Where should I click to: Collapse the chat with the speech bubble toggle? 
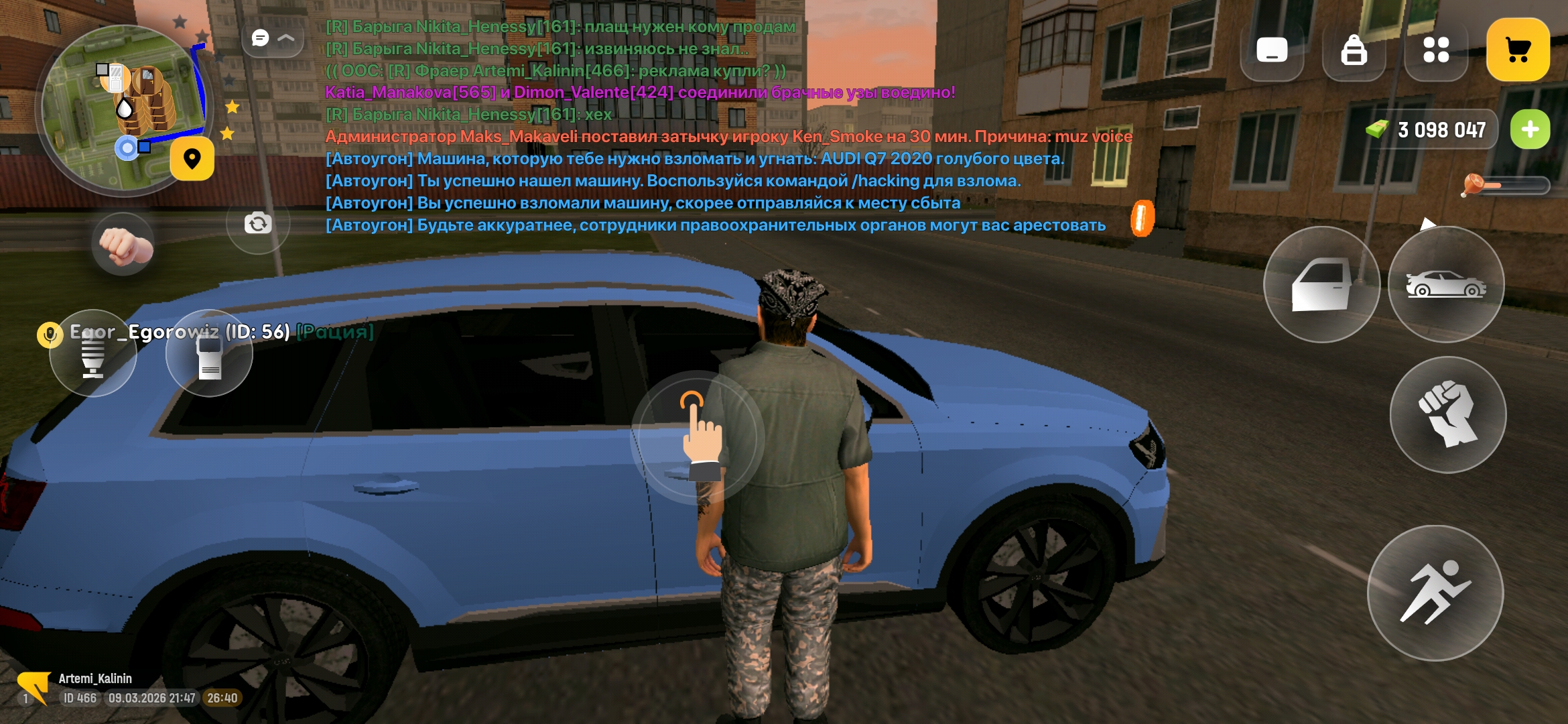272,39
